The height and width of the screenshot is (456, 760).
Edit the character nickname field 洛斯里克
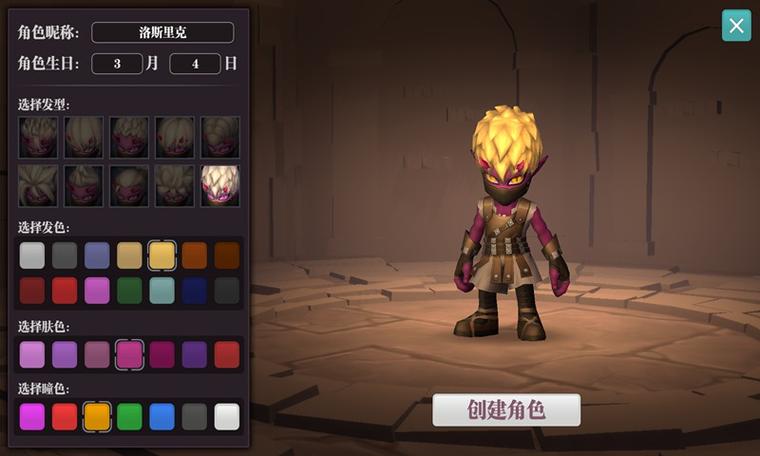162,32
